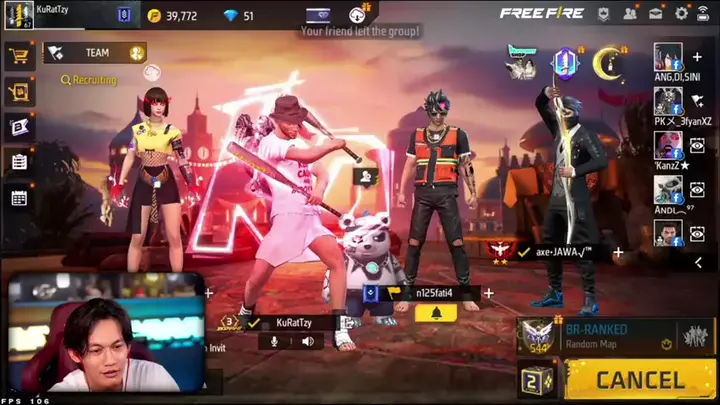
Task: Open the mail inbox envelope
Action: click(656, 14)
